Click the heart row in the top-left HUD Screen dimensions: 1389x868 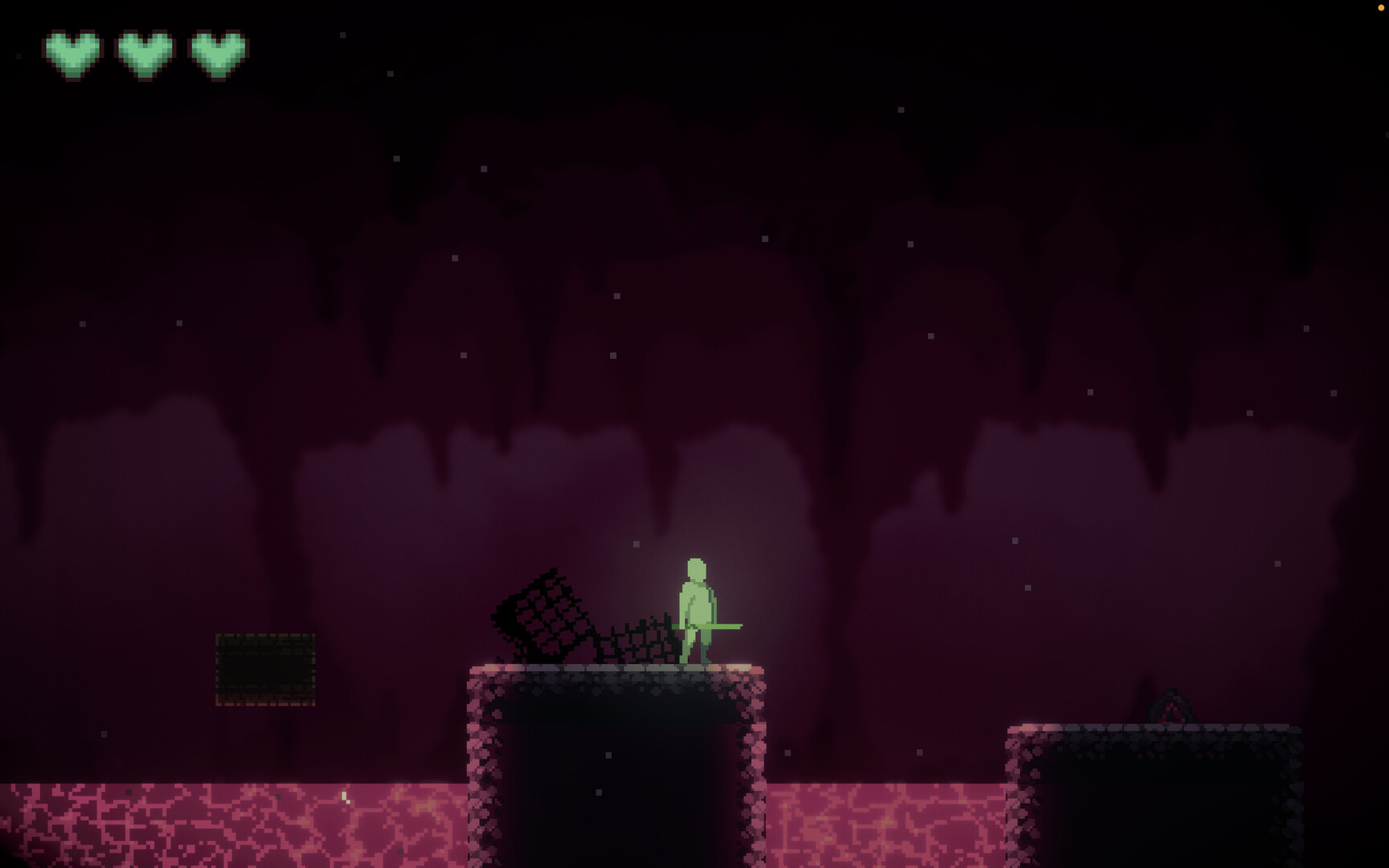pyautogui.click(x=143, y=55)
